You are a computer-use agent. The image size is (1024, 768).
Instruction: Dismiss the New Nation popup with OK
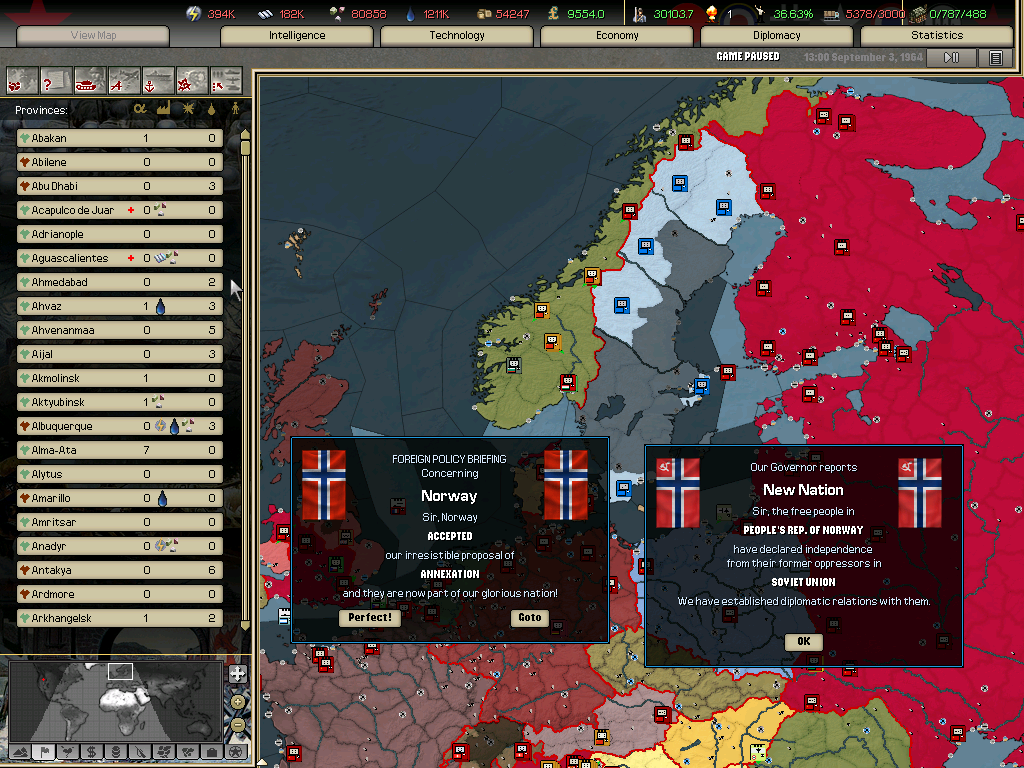[x=803, y=642]
